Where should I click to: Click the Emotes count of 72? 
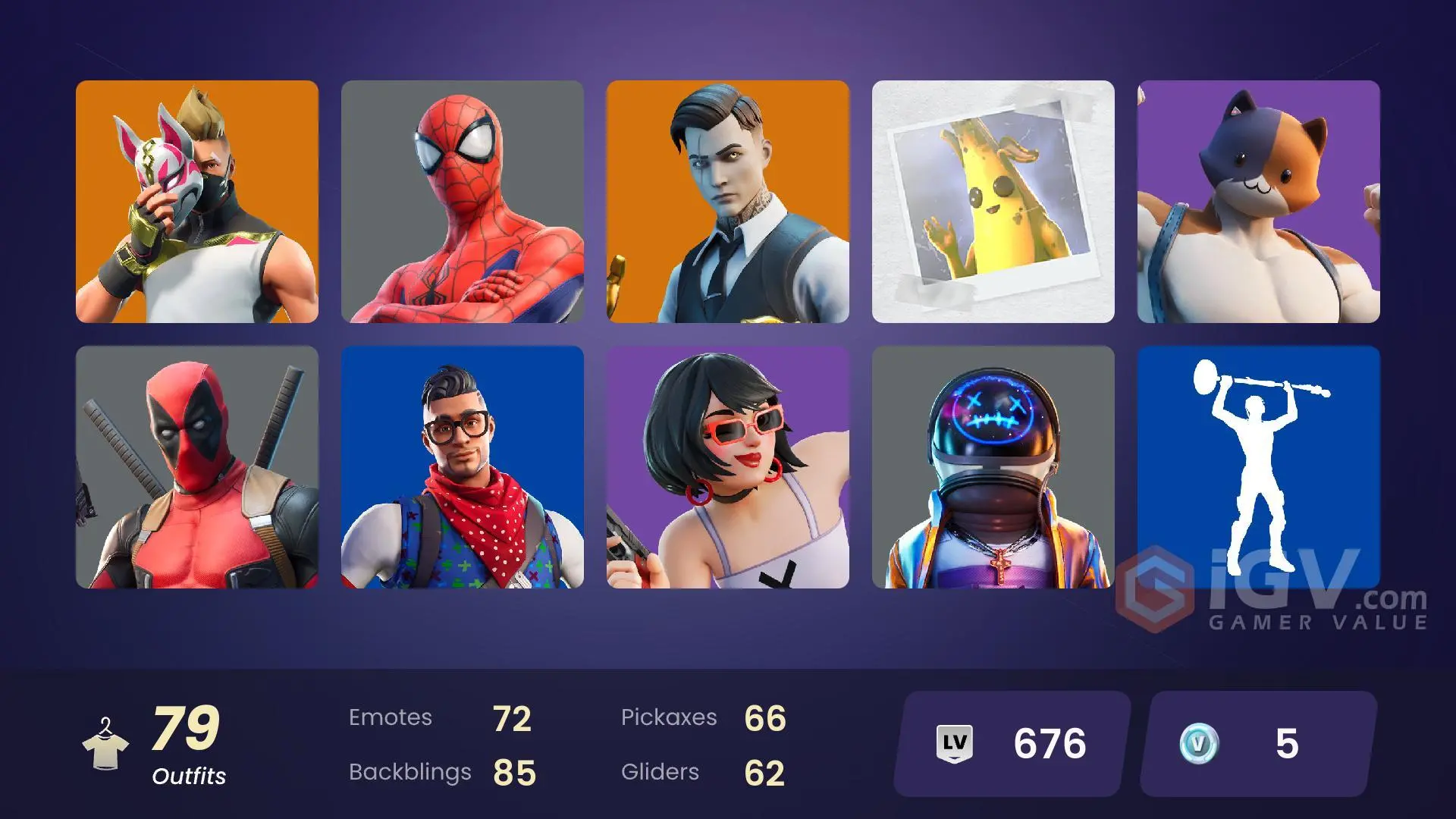(513, 717)
